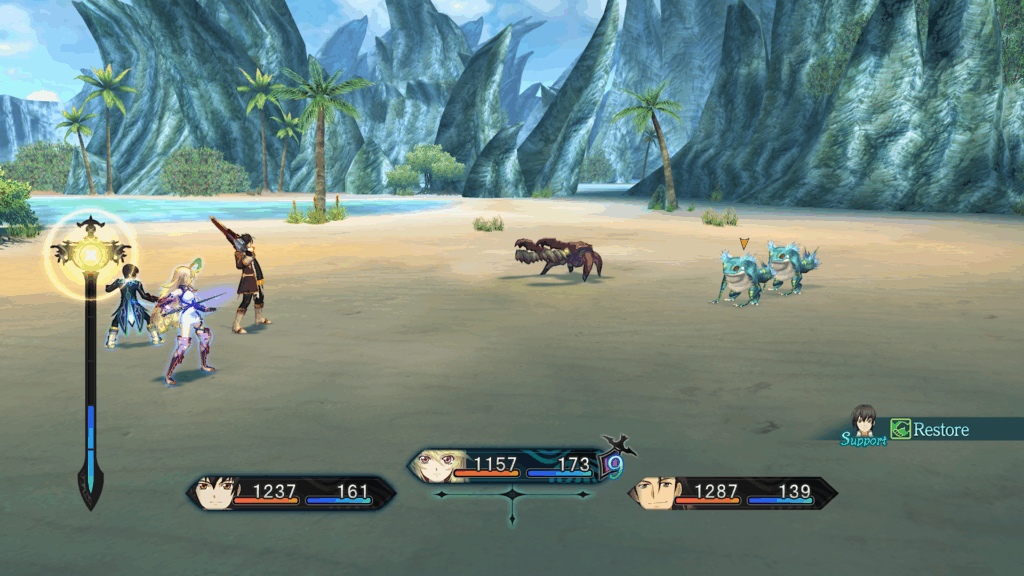Image resolution: width=1024 pixels, height=576 pixels.
Task: Select the party panel showing 1287 HP
Action: (x=732, y=492)
